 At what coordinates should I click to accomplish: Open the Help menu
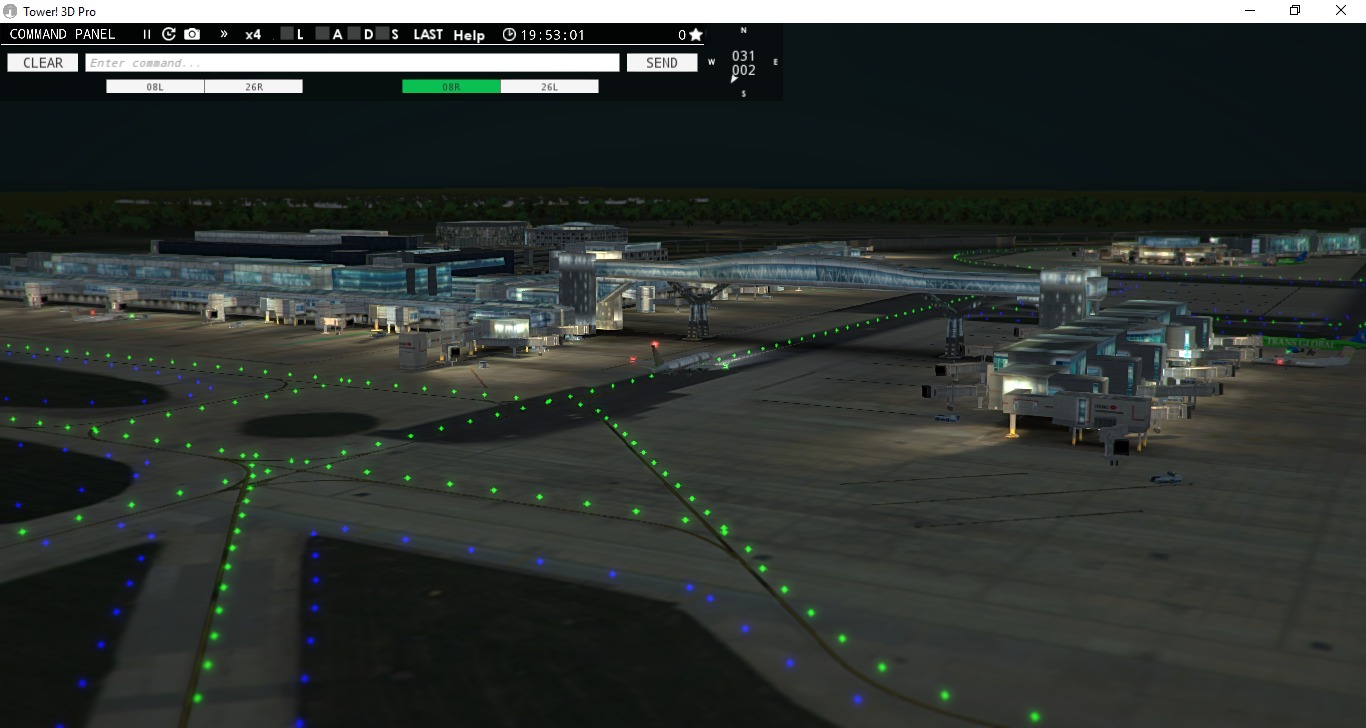tap(468, 35)
